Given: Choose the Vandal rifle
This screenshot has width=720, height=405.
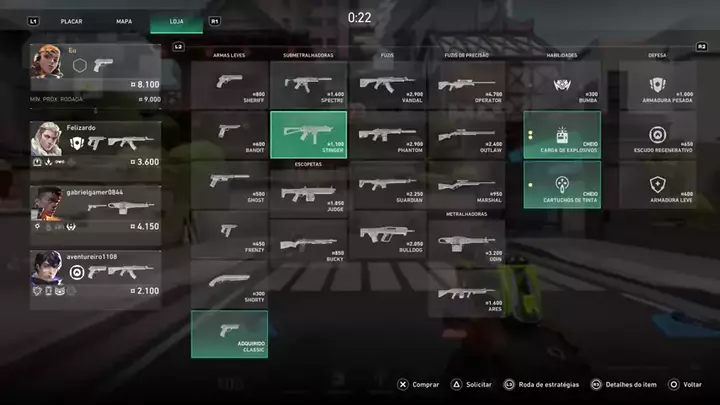Looking at the screenshot, I should coord(387,85).
